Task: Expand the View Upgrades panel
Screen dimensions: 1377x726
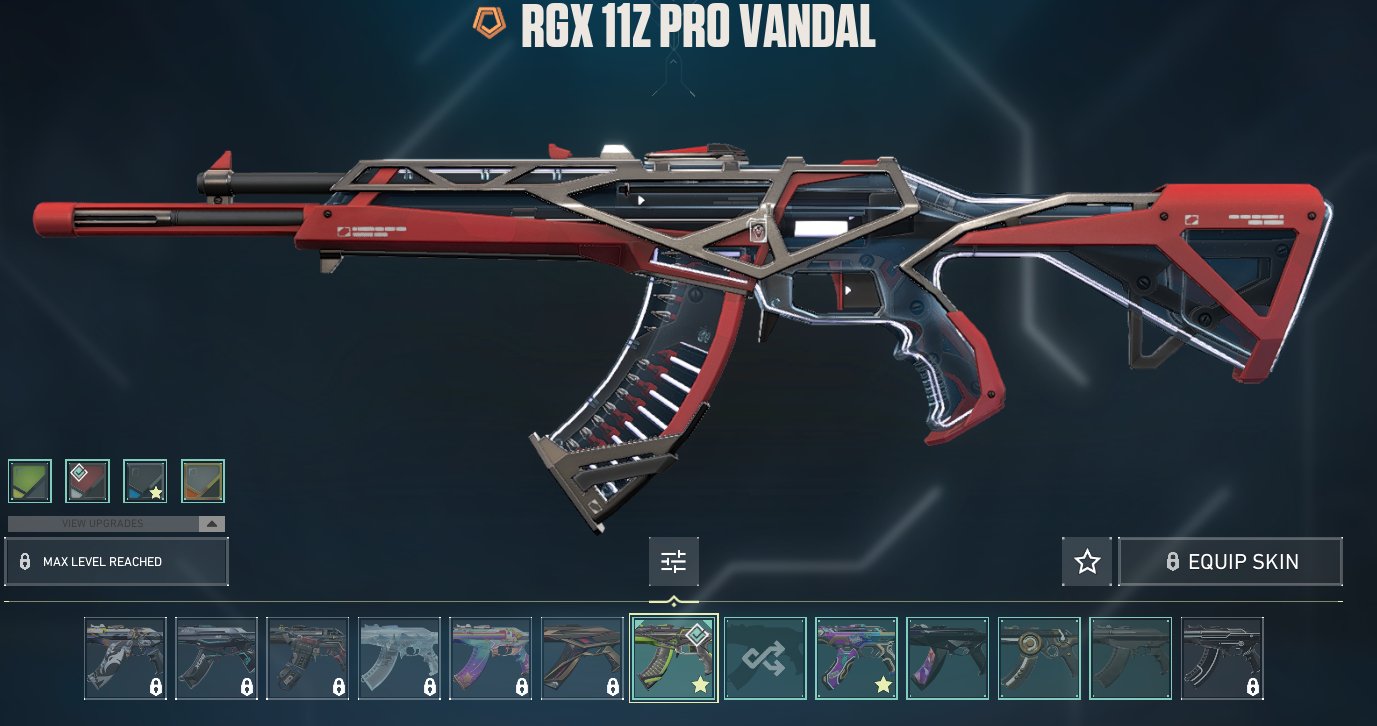Action: 116,524
